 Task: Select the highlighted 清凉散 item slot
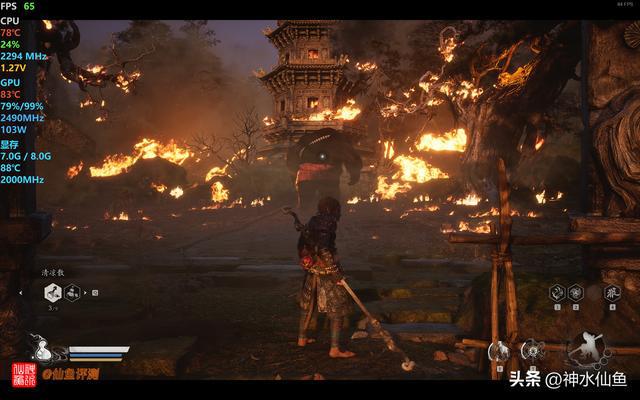(x=53, y=292)
